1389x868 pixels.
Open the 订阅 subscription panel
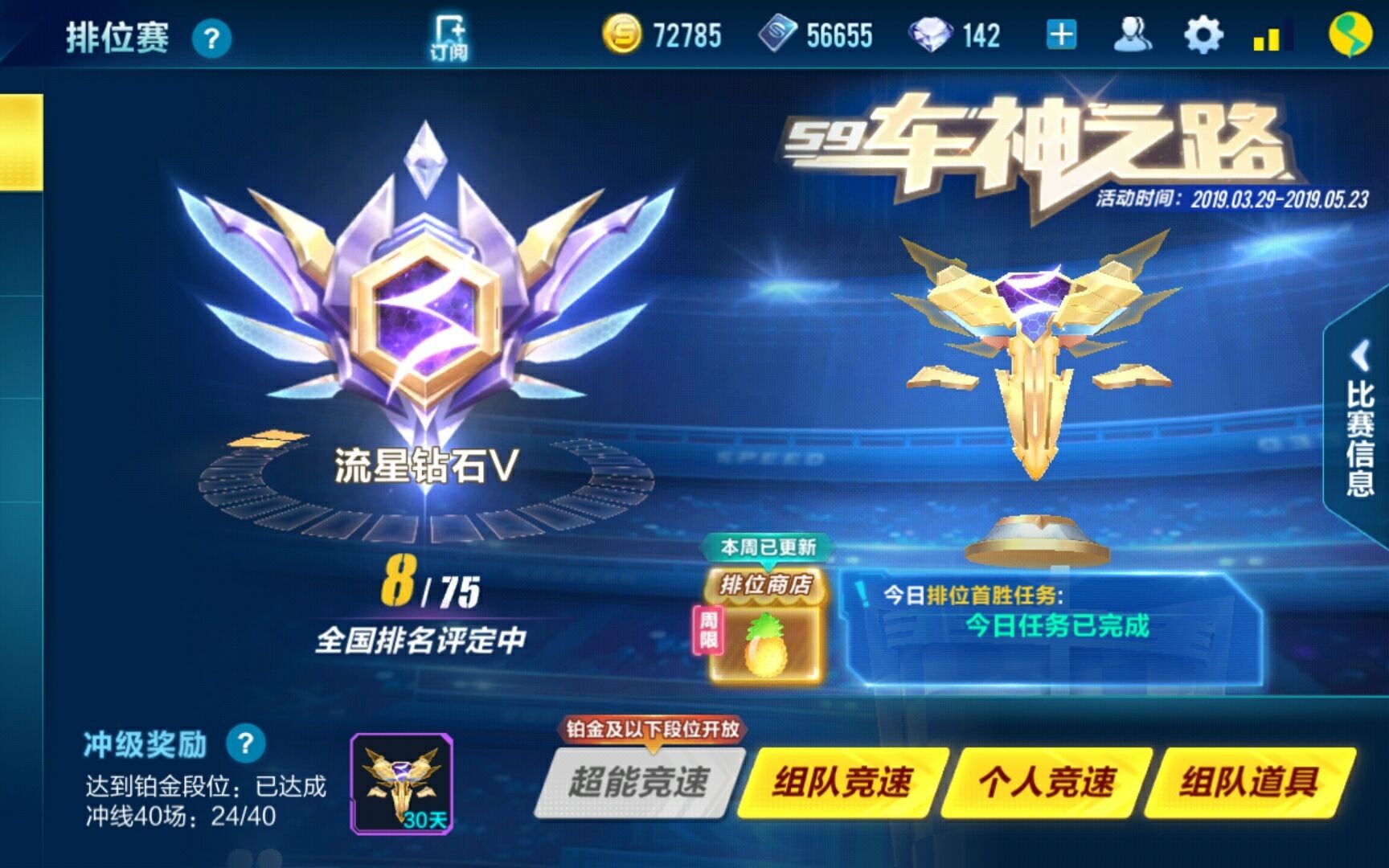click(450, 34)
